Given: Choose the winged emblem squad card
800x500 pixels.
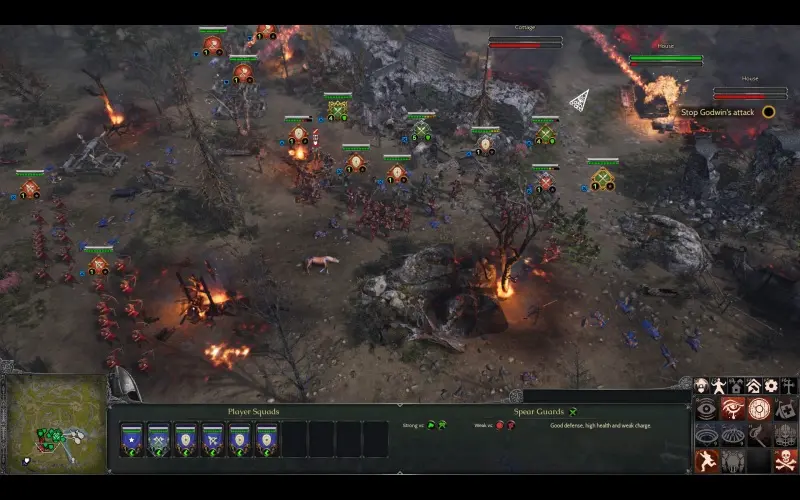Looking at the screenshot, I should tap(212, 438).
